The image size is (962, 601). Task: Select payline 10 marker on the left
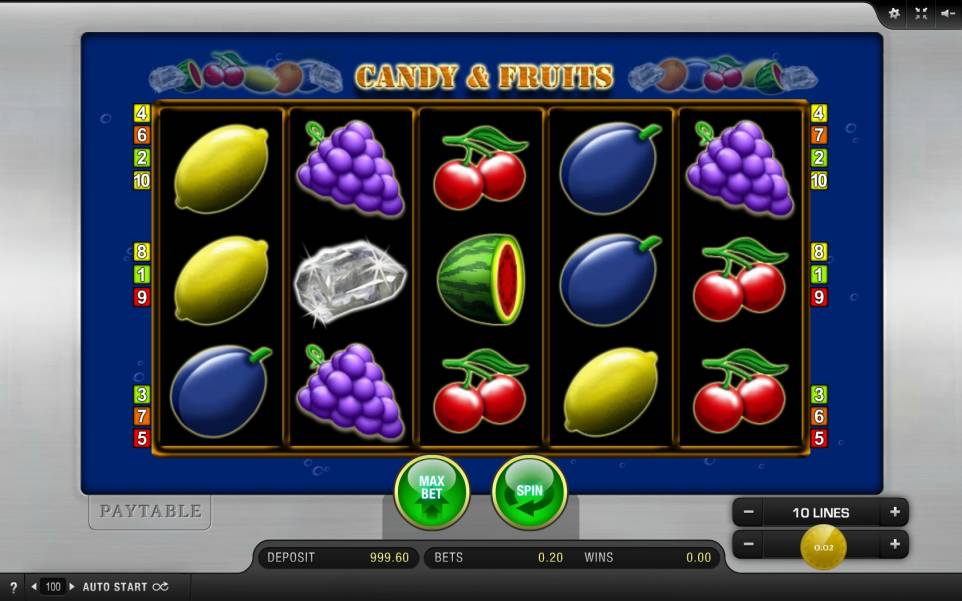tap(142, 181)
